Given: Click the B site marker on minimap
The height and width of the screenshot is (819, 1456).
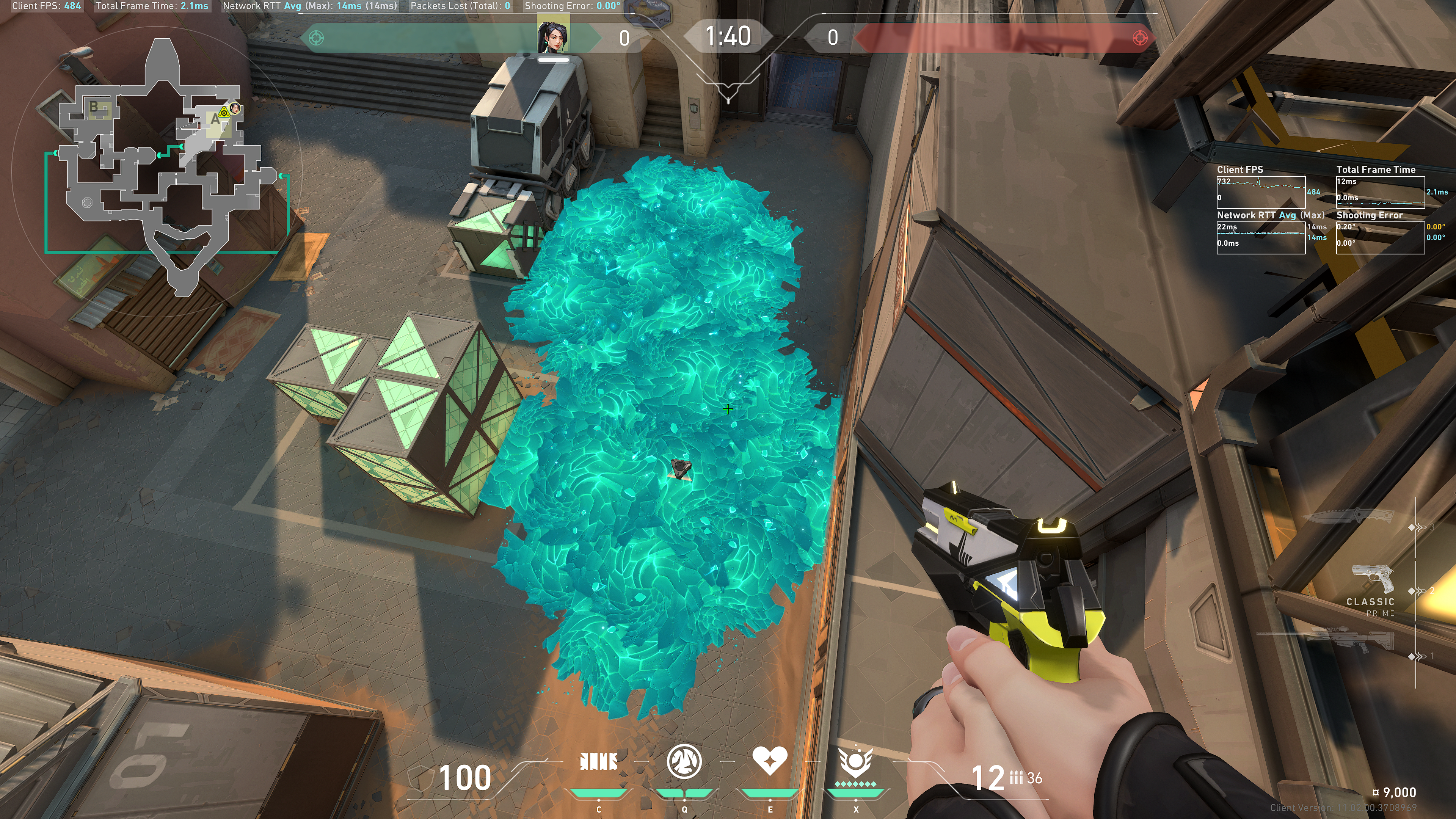Looking at the screenshot, I should point(94,106).
